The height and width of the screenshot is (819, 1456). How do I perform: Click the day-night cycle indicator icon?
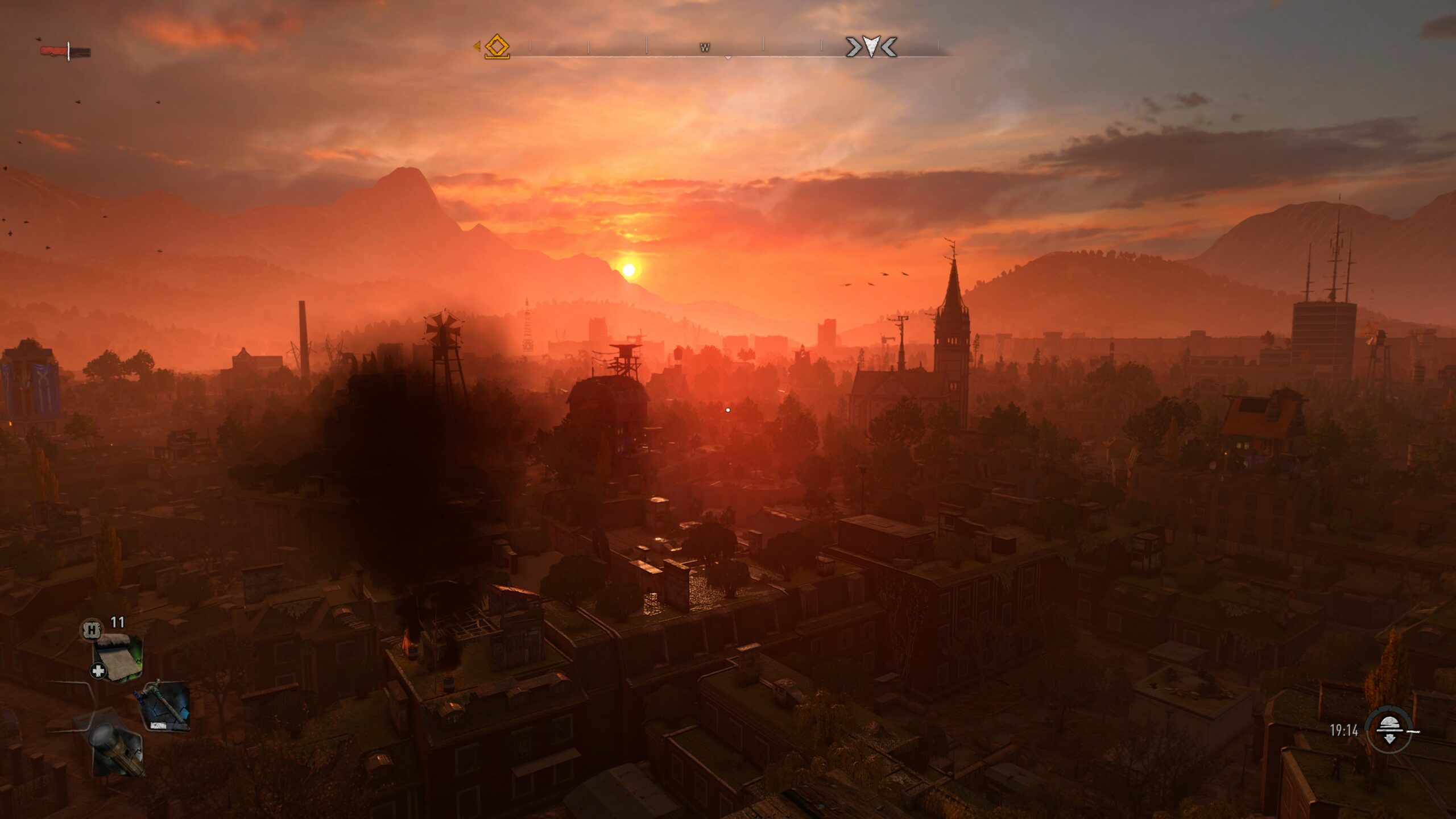(1390, 731)
